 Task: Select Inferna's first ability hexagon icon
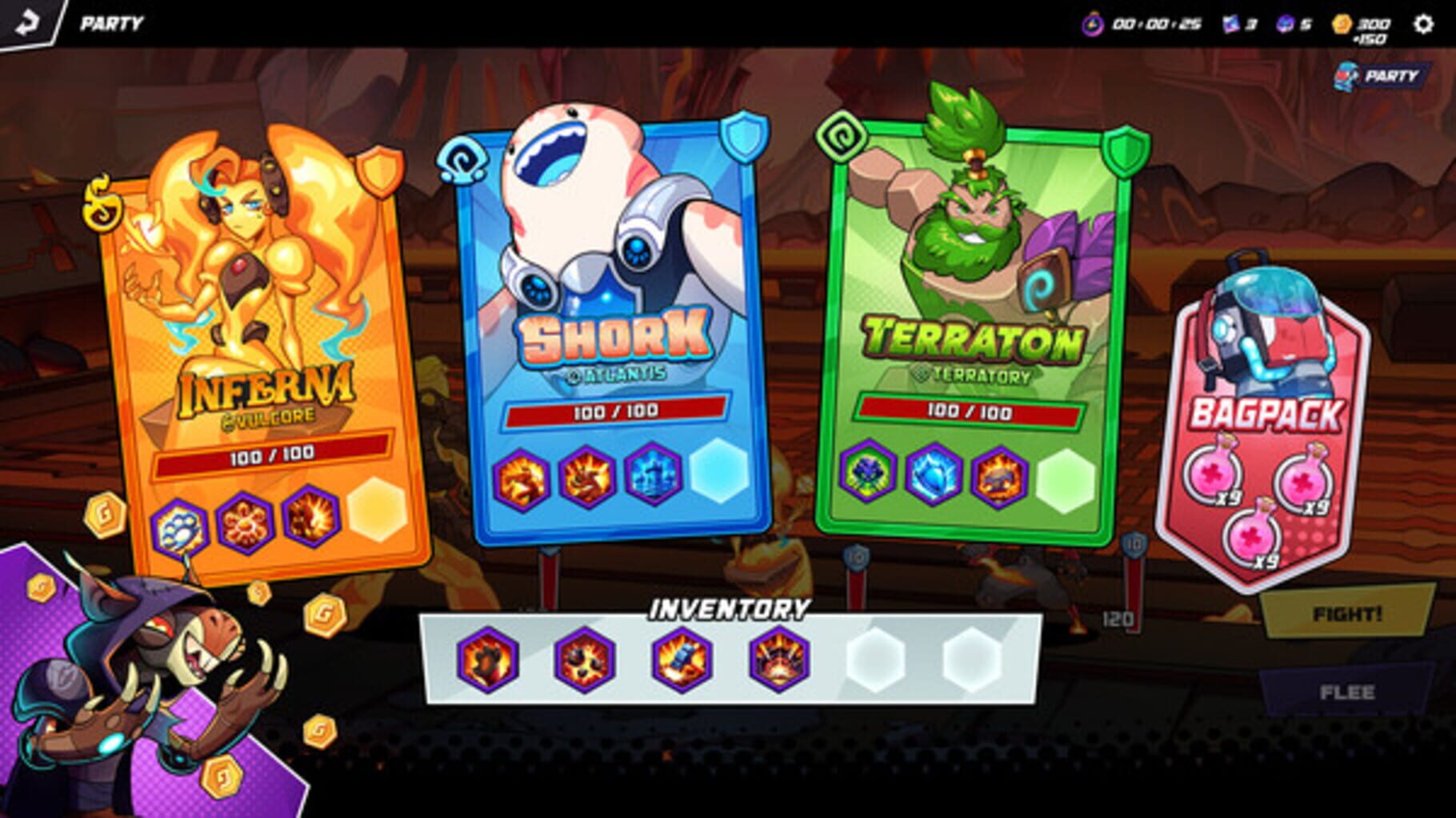[182, 524]
